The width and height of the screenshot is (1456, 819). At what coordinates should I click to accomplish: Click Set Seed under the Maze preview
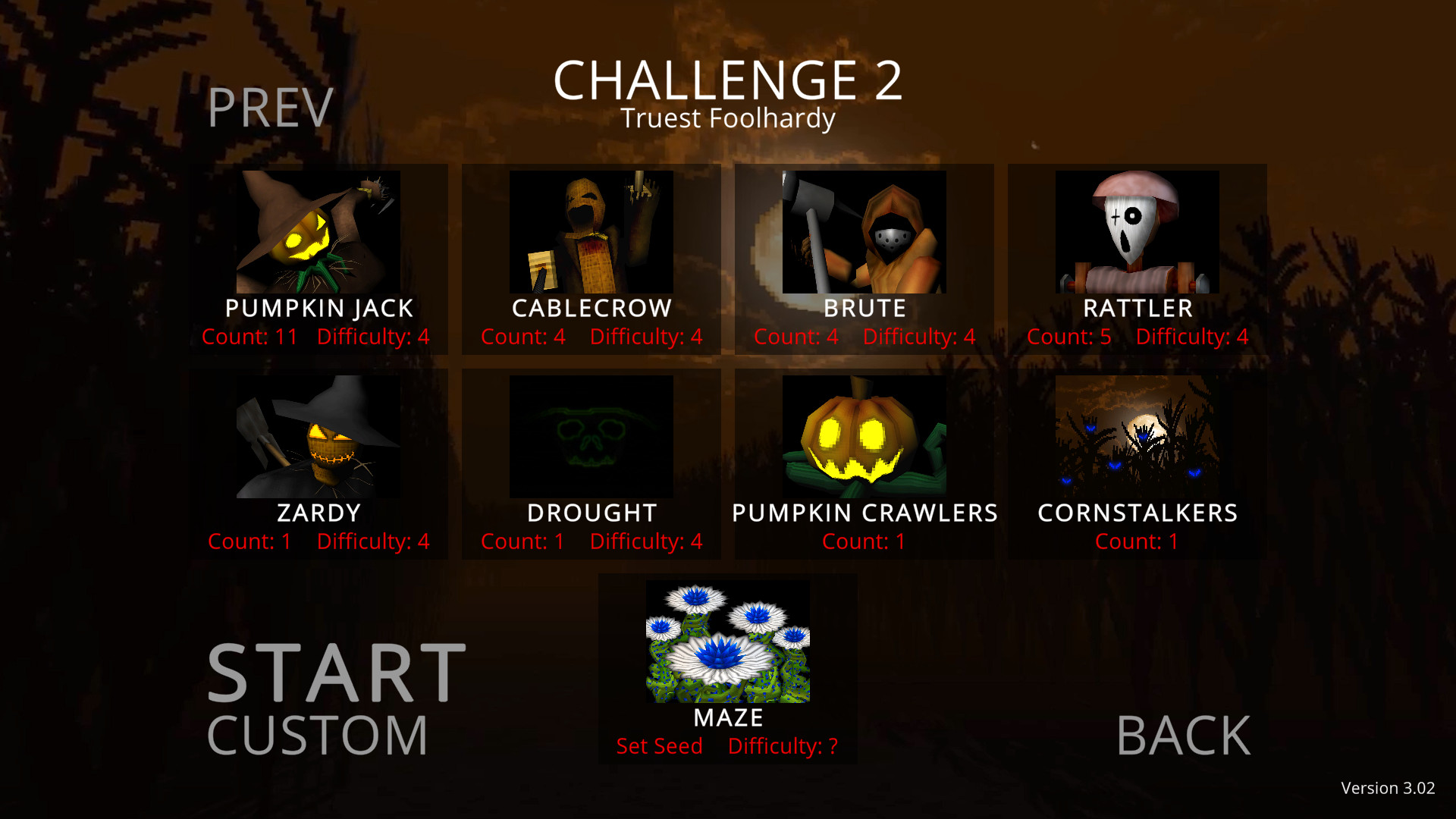tap(658, 745)
